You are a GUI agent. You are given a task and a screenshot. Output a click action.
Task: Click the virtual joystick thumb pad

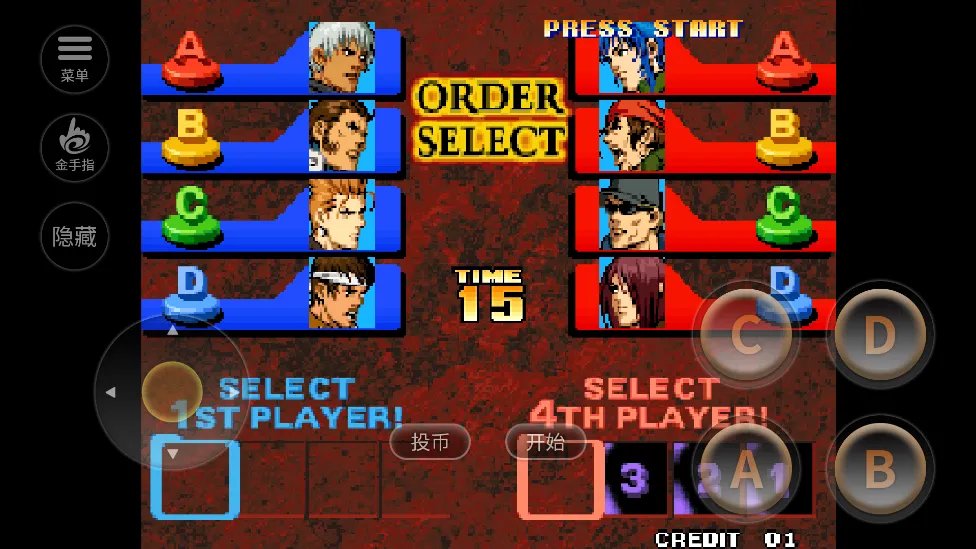pos(172,390)
